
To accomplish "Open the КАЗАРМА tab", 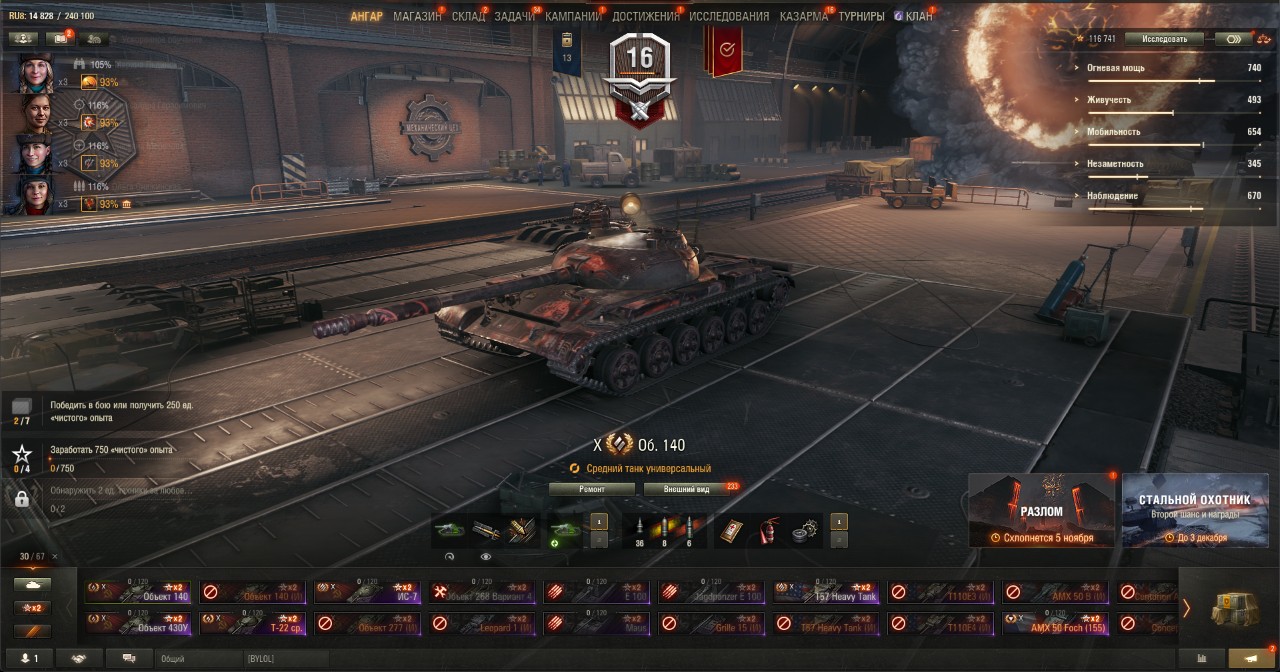I will click(x=804, y=16).
